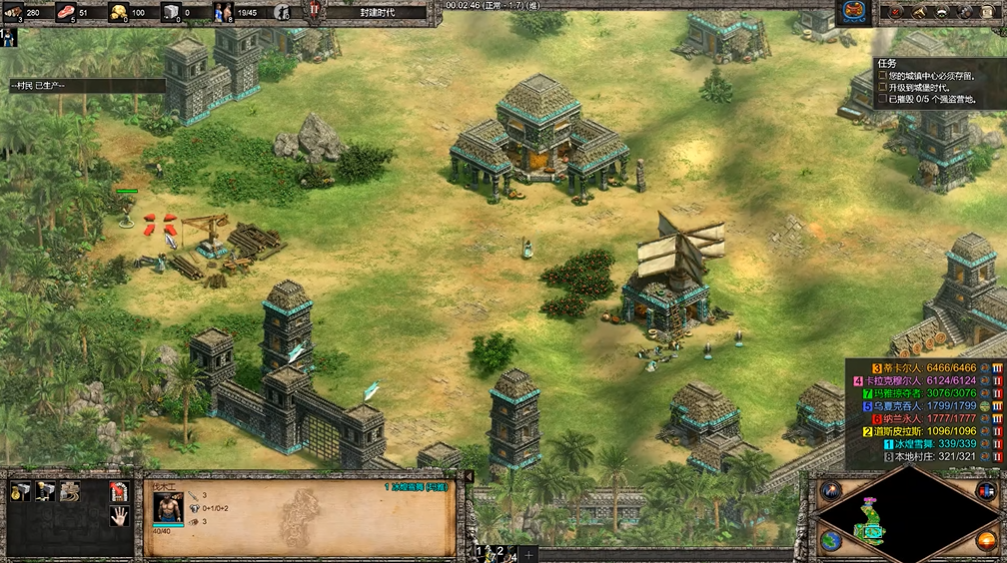The width and height of the screenshot is (1007, 563).
Task: Activate the signal flare button beside minimap
Action: point(830,490)
